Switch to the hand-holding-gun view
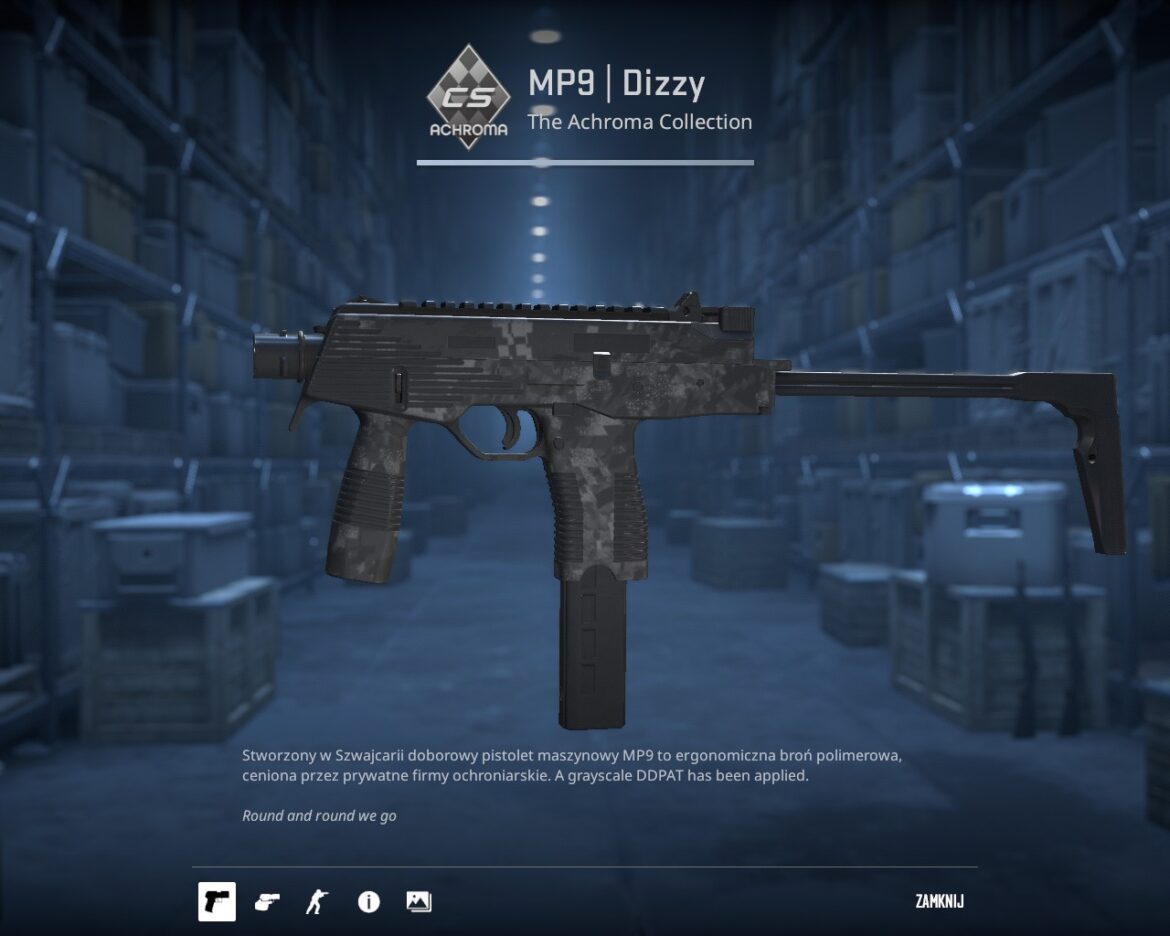 [267, 902]
